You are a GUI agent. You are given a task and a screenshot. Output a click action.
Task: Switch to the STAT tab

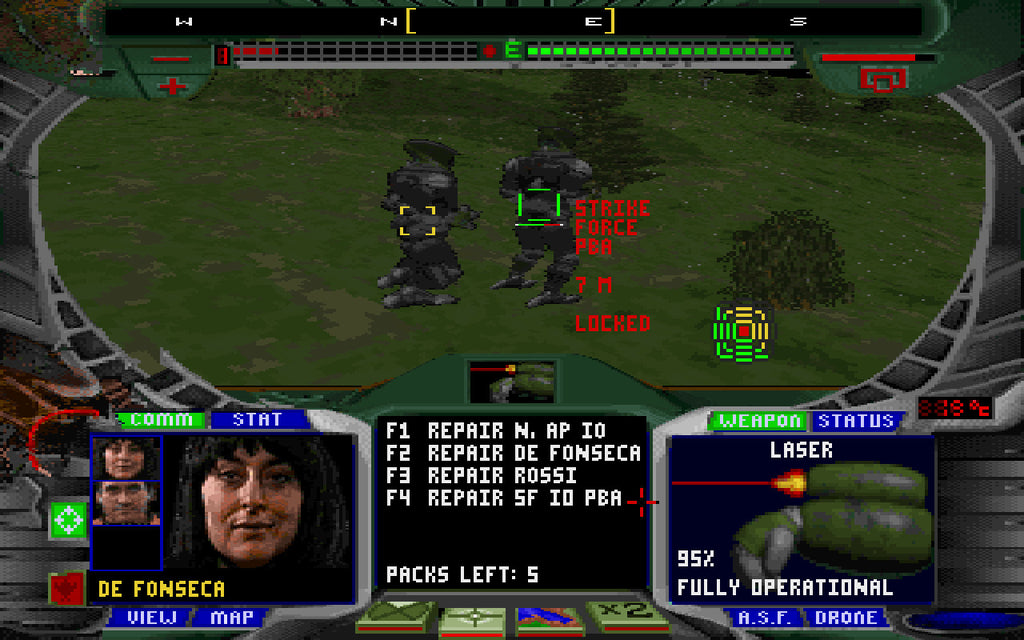(257, 420)
